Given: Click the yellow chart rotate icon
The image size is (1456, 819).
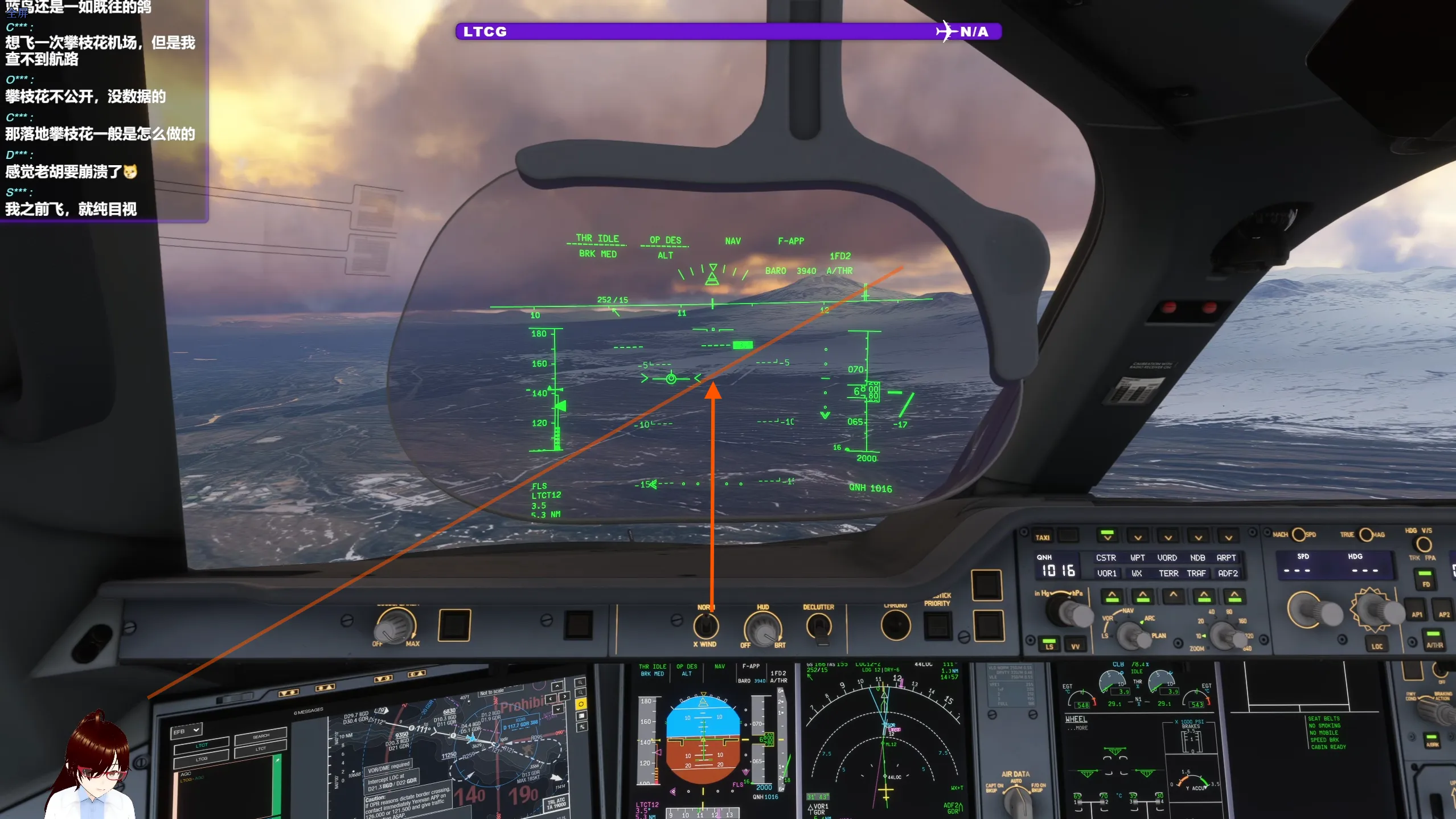Looking at the screenshot, I should coord(581,704).
